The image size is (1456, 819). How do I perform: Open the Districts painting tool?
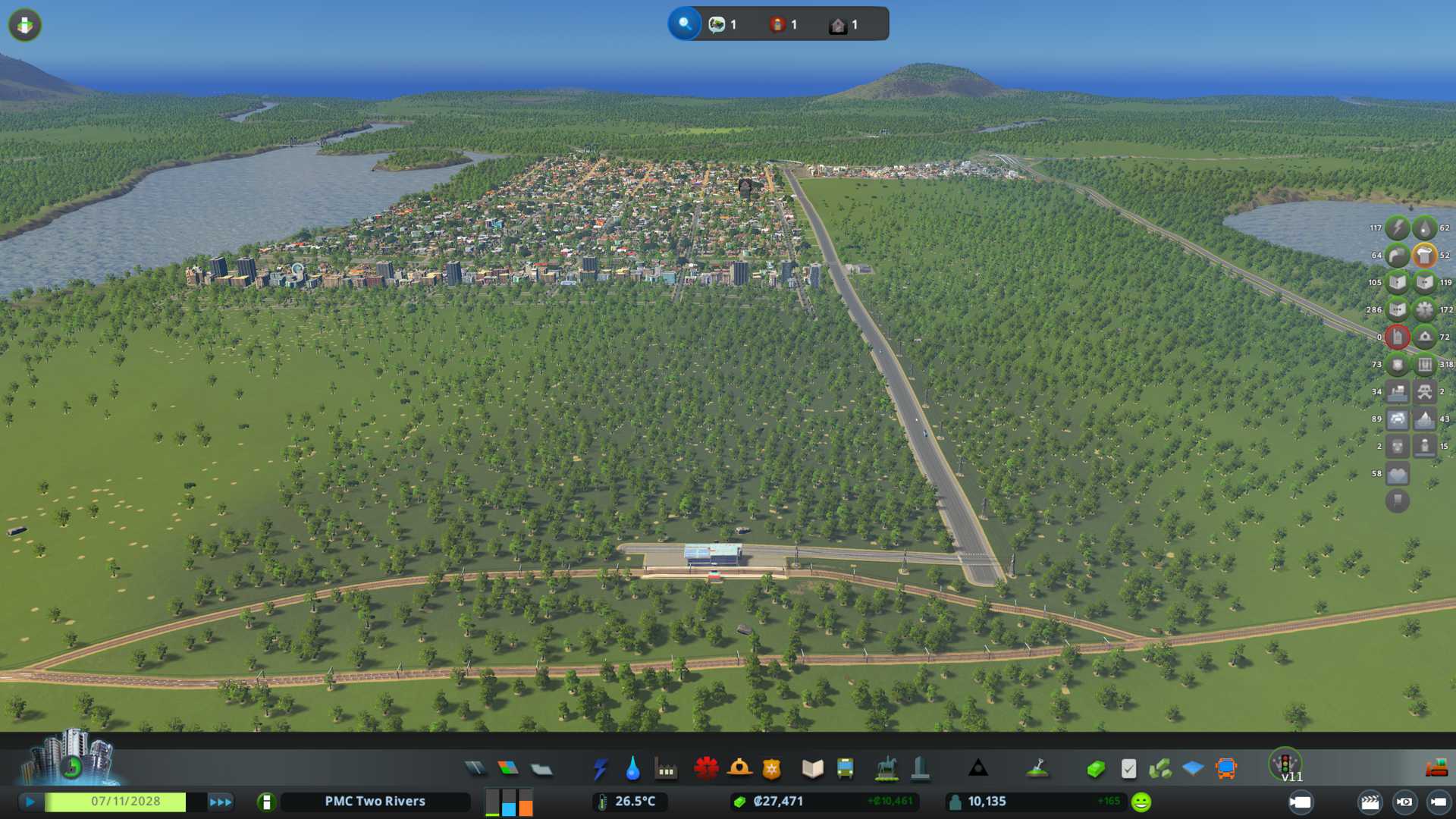541,769
